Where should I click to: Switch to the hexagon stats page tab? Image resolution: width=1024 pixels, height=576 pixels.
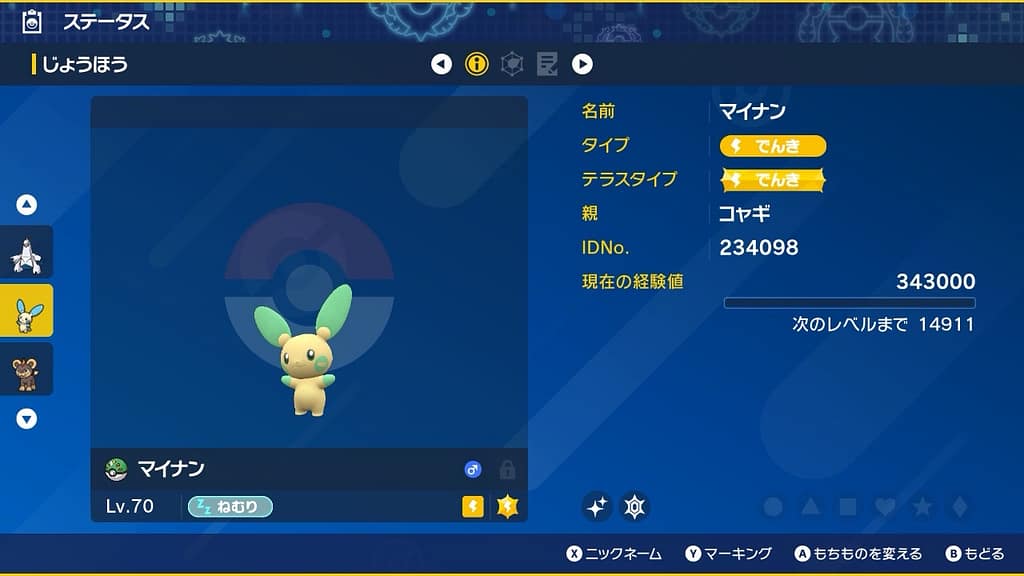[x=512, y=65]
